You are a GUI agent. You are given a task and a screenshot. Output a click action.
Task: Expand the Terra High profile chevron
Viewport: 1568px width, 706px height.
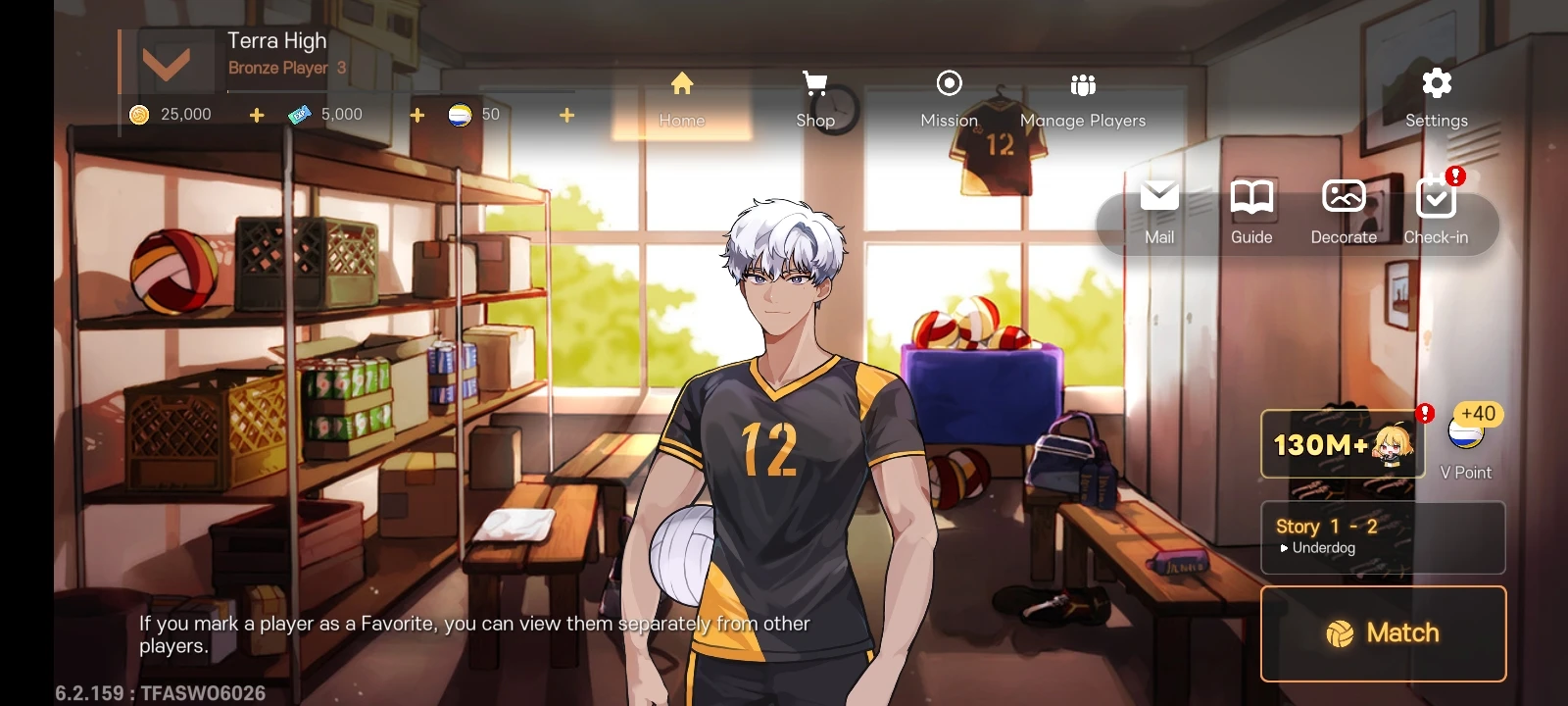(x=165, y=61)
